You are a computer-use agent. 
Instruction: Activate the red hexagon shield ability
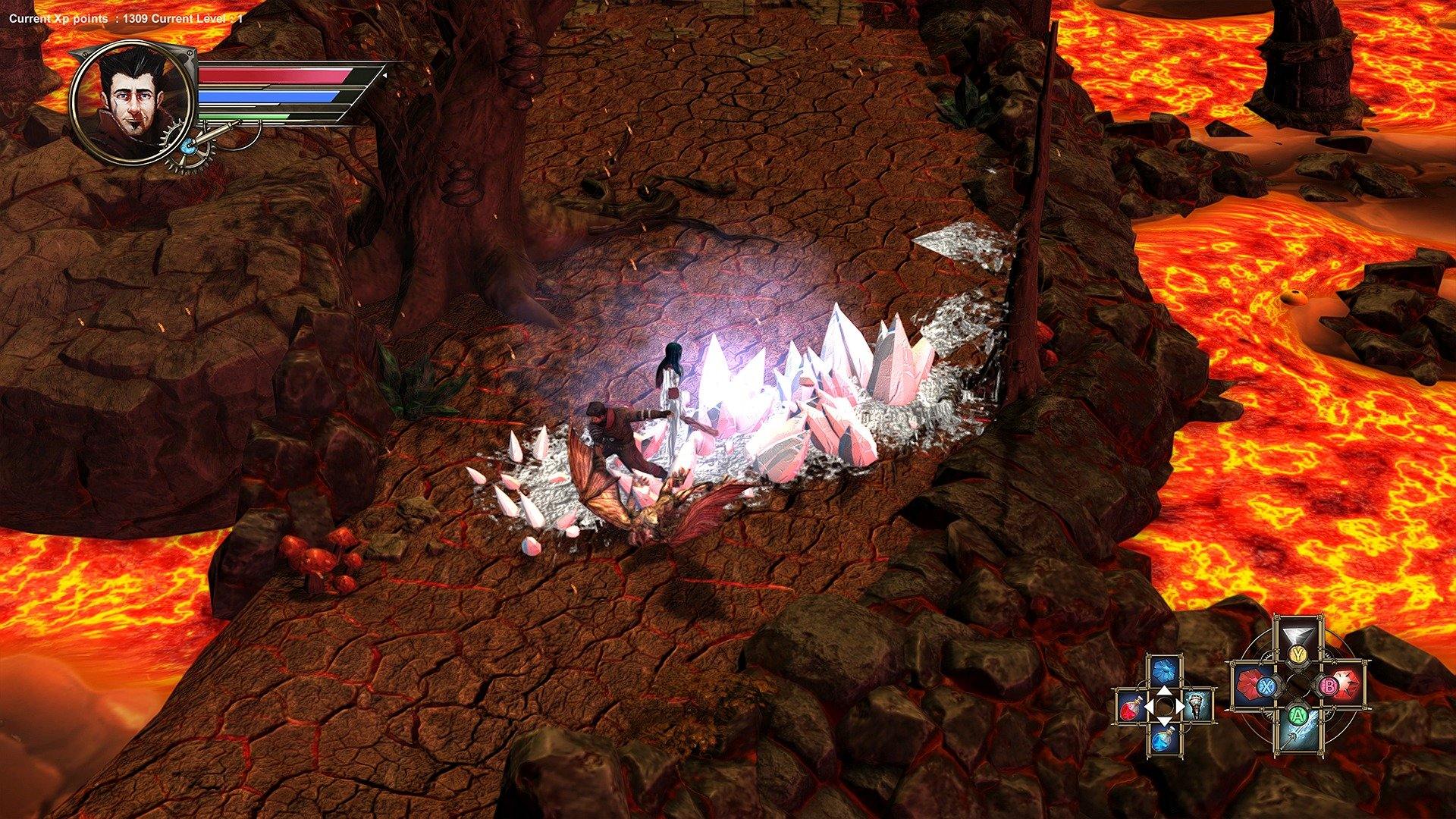tap(1249, 686)
